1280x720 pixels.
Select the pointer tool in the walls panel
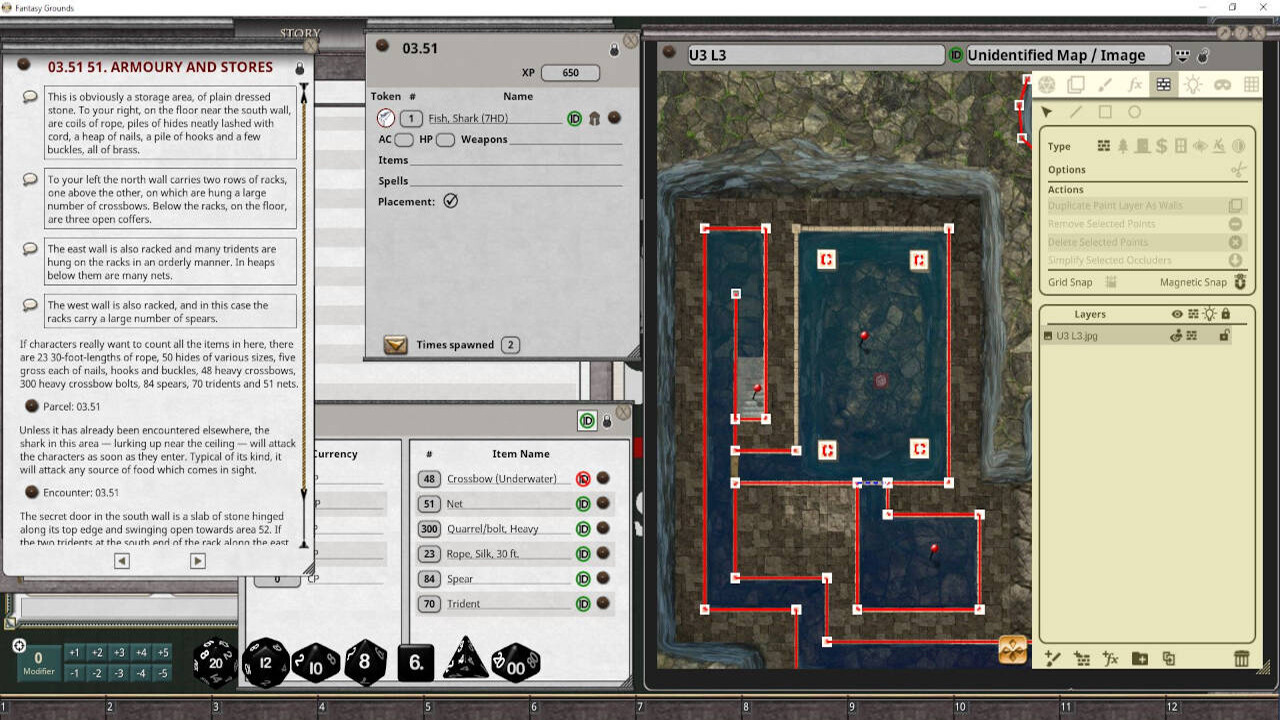coord(1046,112)
